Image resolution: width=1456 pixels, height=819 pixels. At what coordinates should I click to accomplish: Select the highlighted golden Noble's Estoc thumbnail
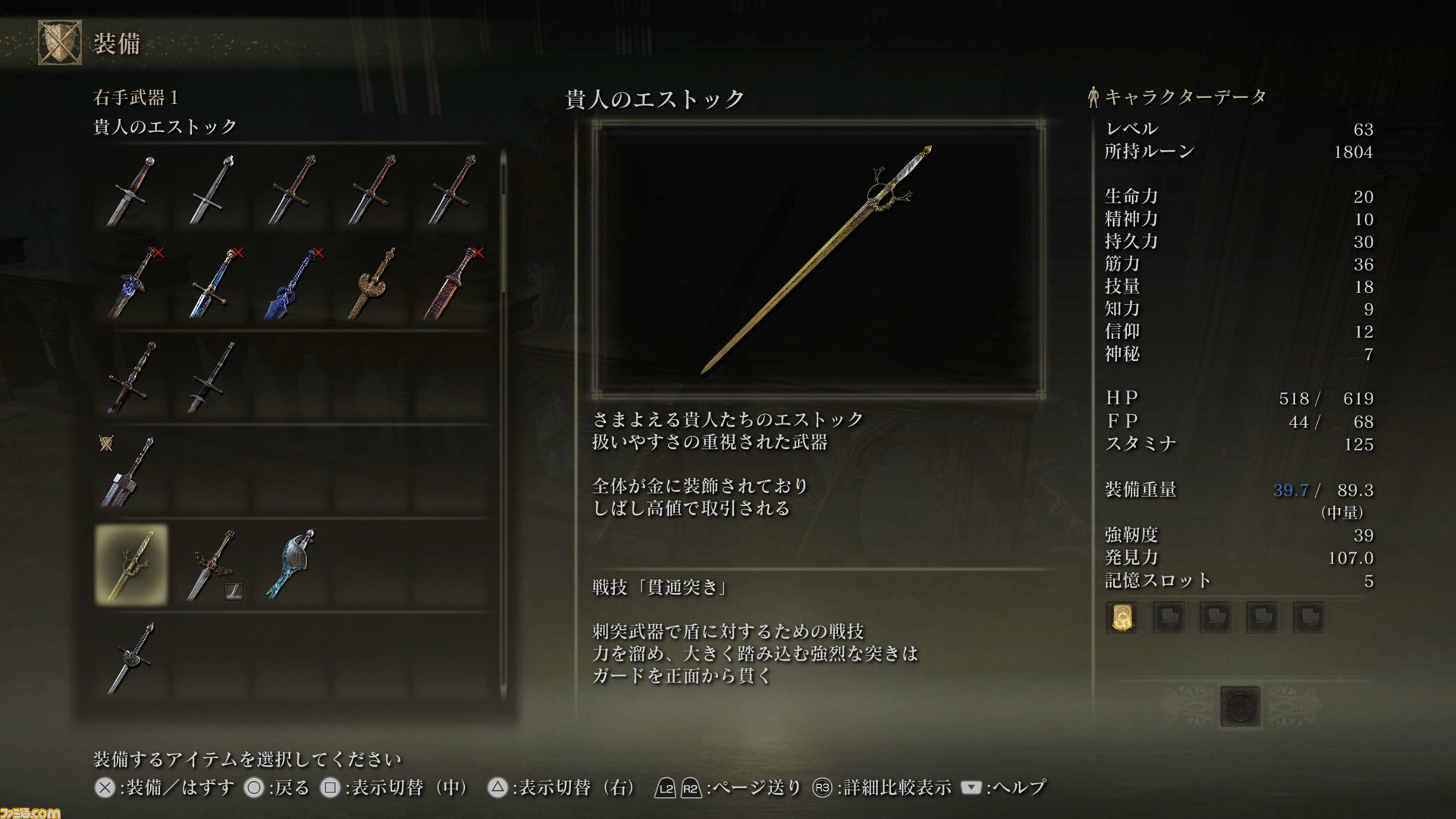130,561
